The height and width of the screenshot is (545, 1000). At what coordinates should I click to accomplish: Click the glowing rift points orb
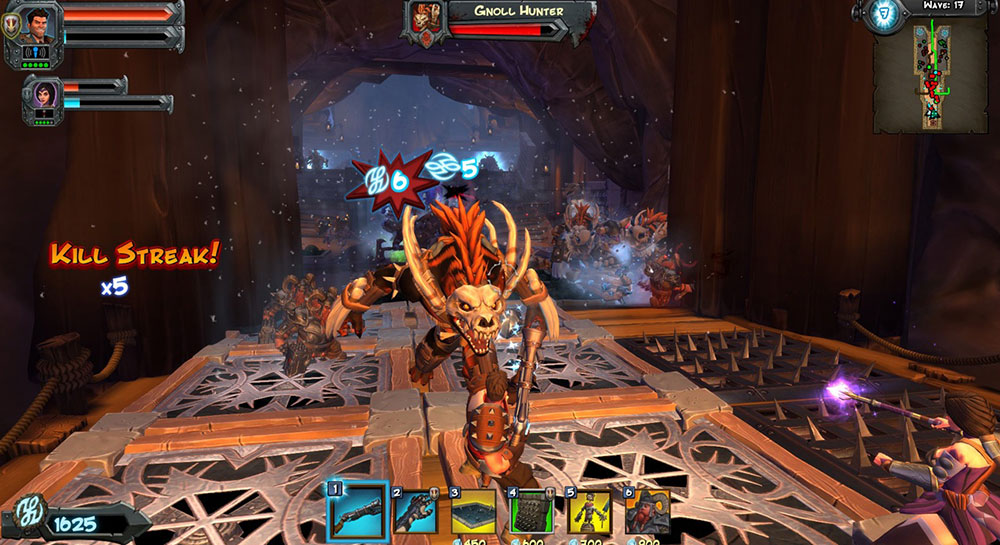tap(881, 15)
